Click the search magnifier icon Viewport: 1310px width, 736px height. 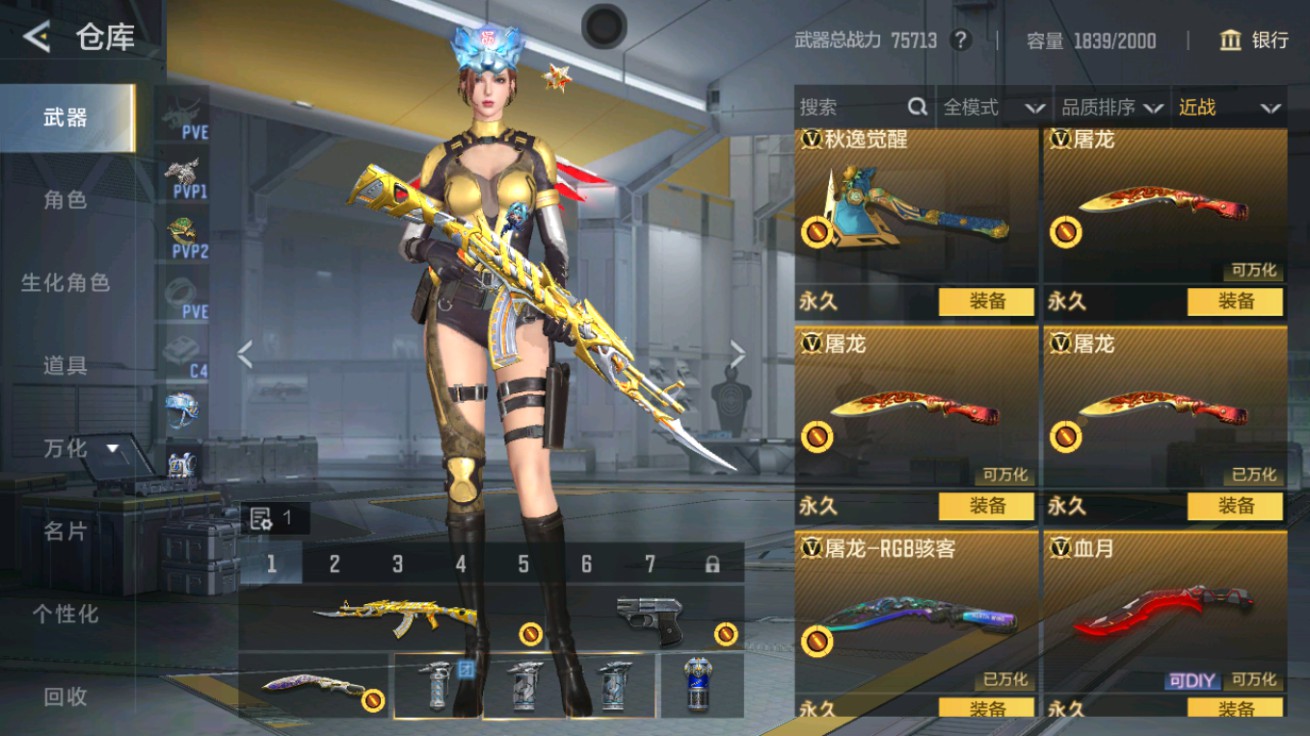[x=916, y=107]
